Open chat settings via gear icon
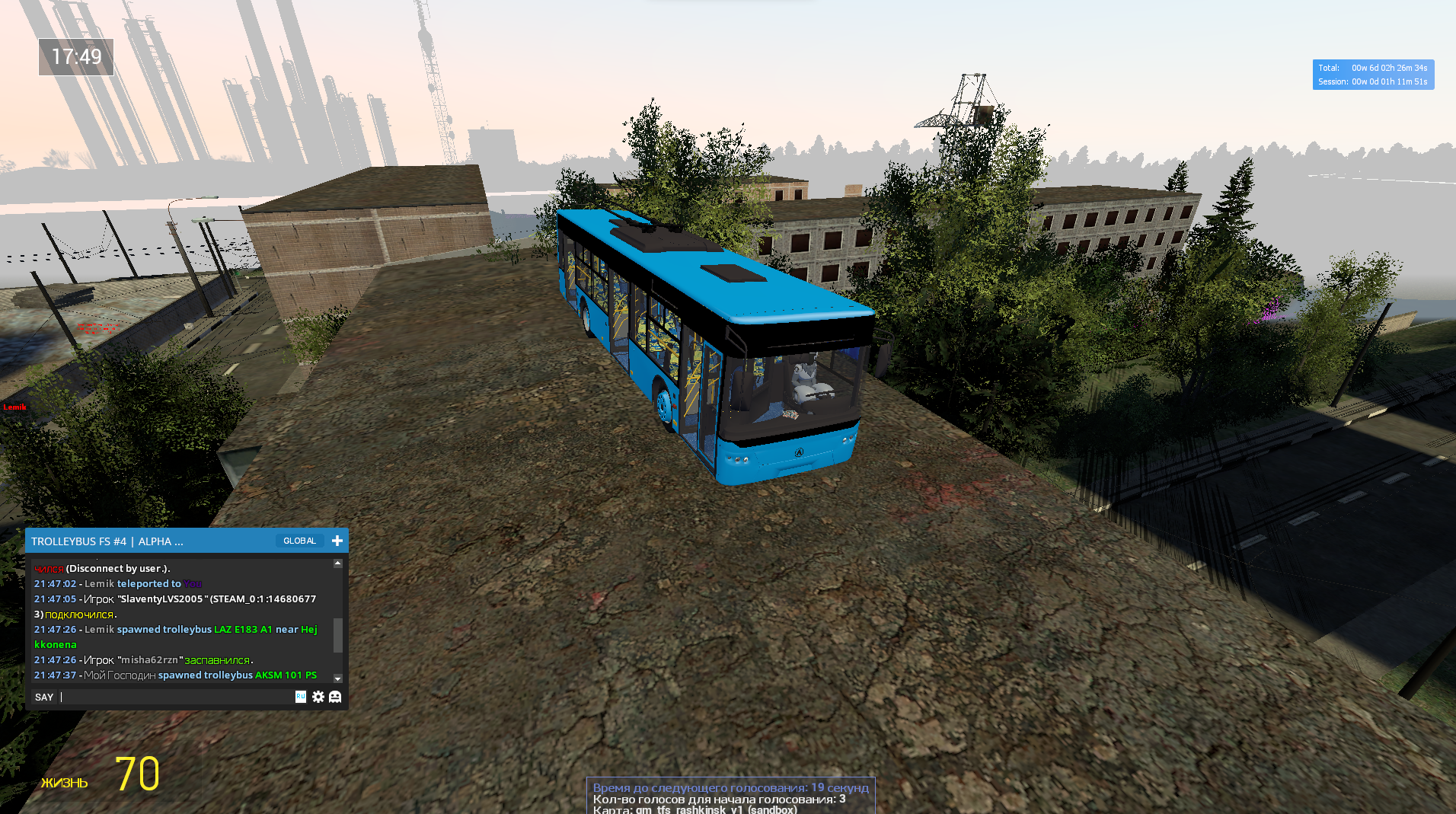The height and width of the screenshot is (814, 1456). click(x=318, y=697)
